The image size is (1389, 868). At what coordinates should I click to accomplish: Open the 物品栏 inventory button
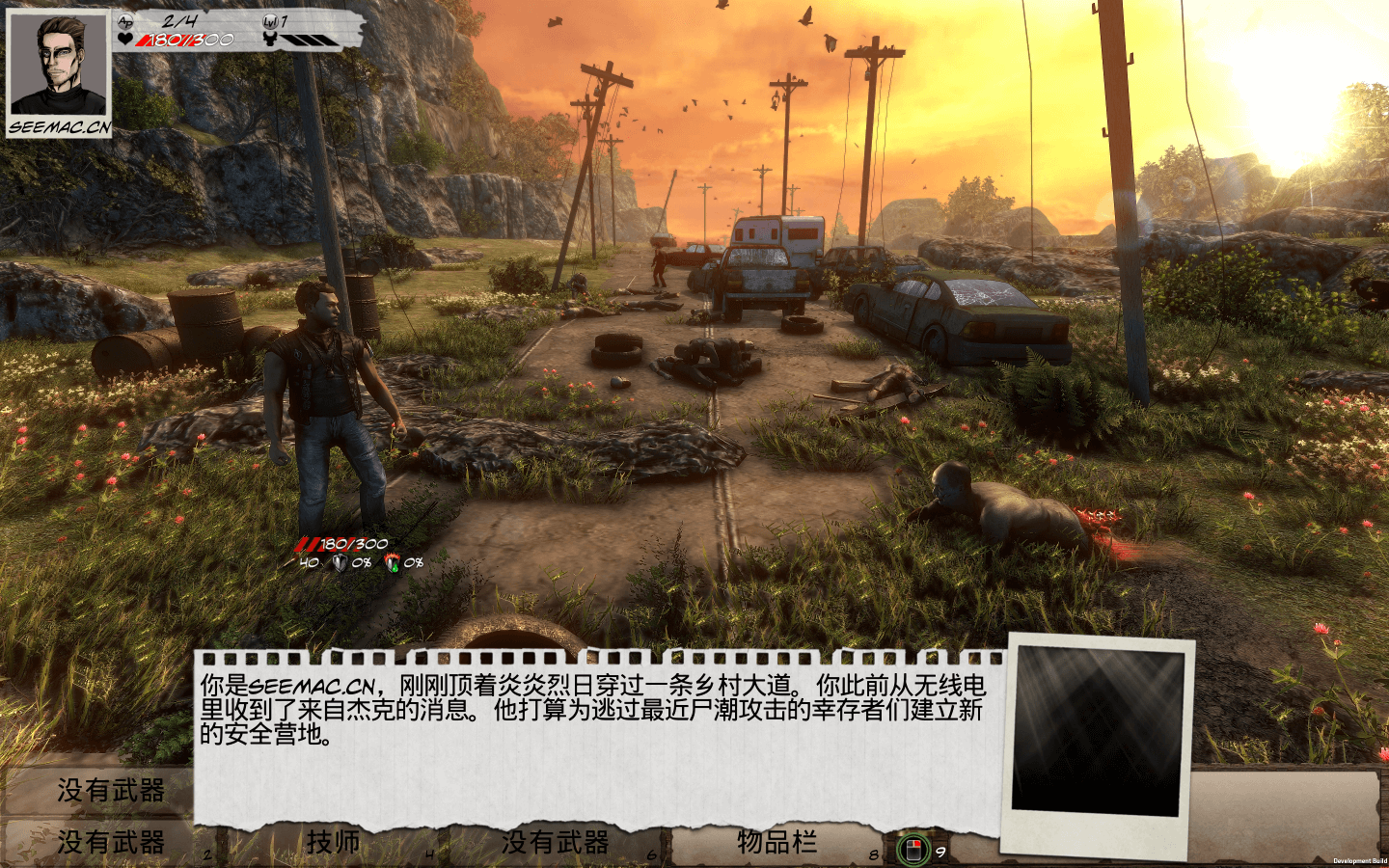[x=776, y=843]
